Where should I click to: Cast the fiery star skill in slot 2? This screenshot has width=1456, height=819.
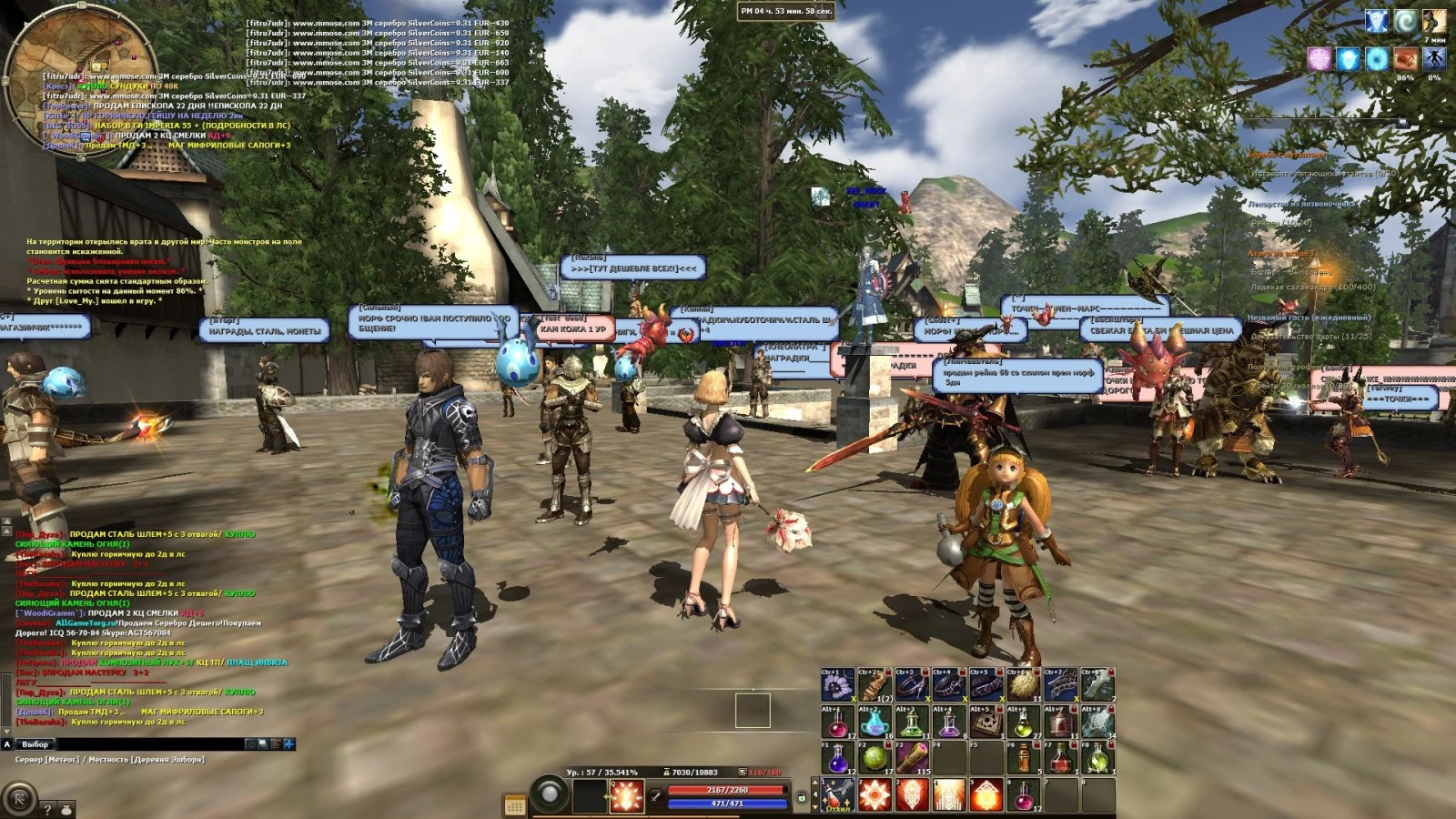coord(875,795)
